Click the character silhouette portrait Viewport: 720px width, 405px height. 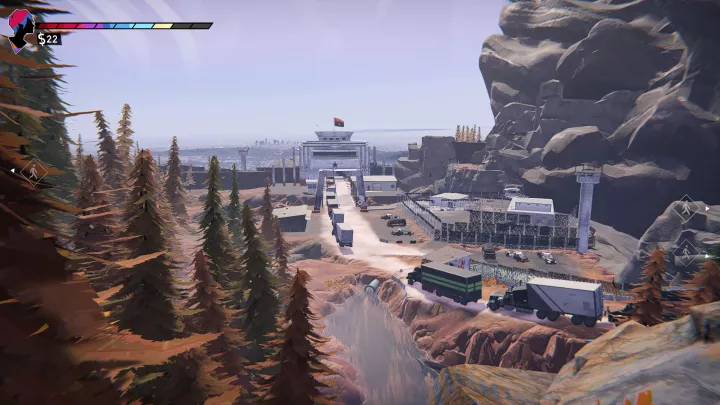click(20, 29)
